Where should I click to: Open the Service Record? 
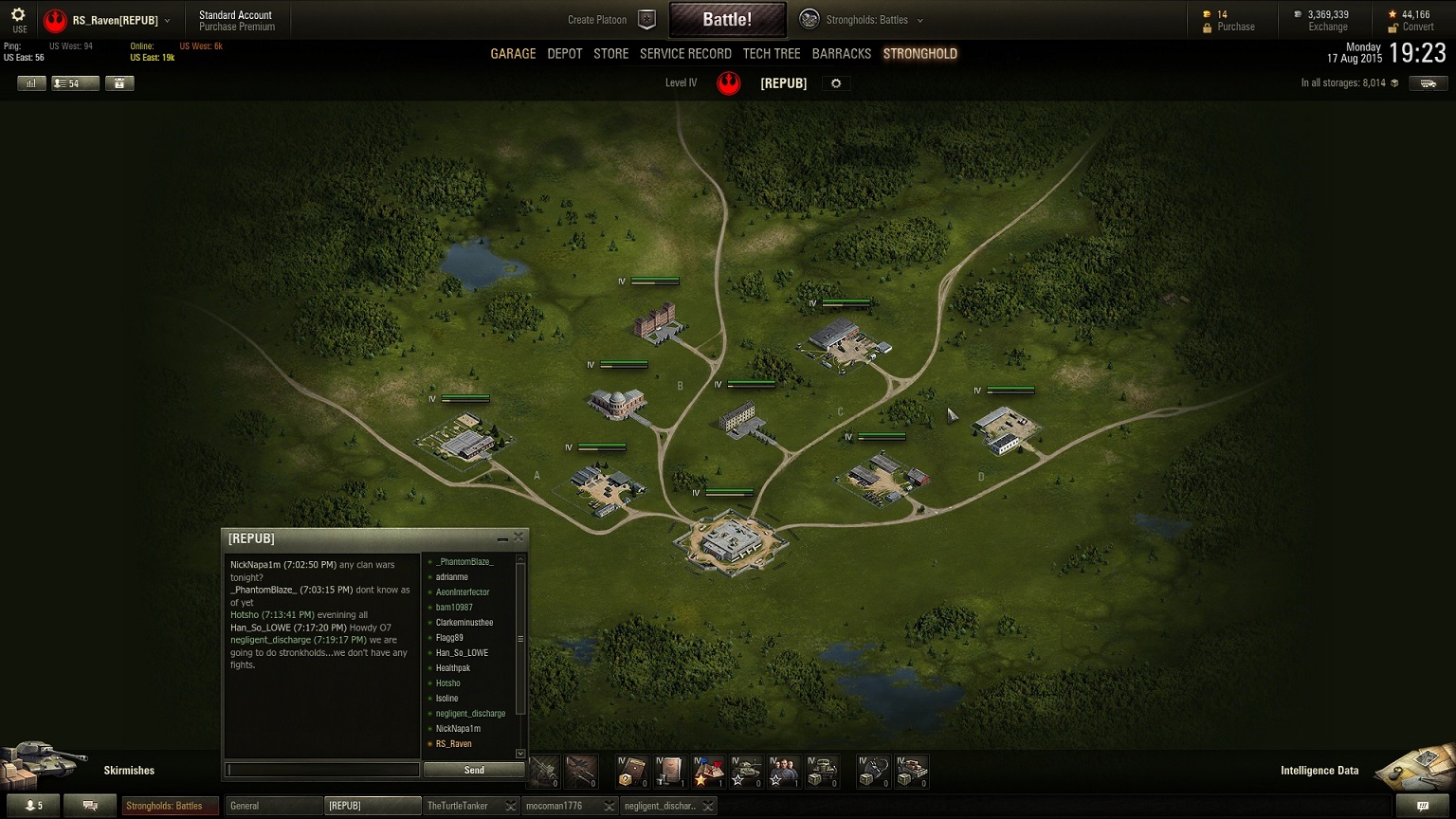[x=685, y=54]
